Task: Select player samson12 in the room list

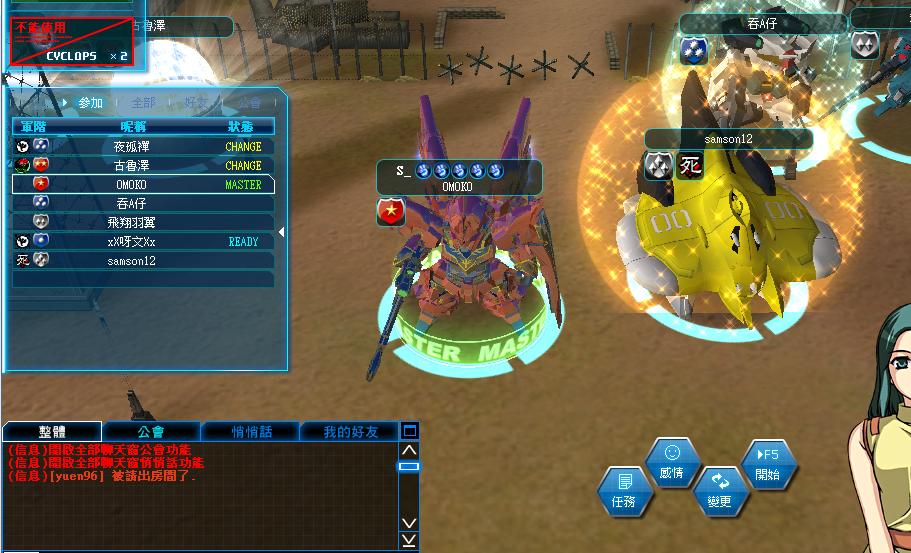Action: (x=131, y=260)
